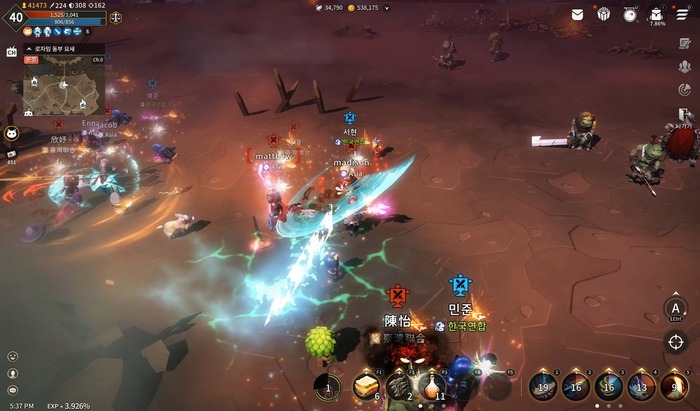Use the sandwich food slot
The image size is (700, 411).
366,386
